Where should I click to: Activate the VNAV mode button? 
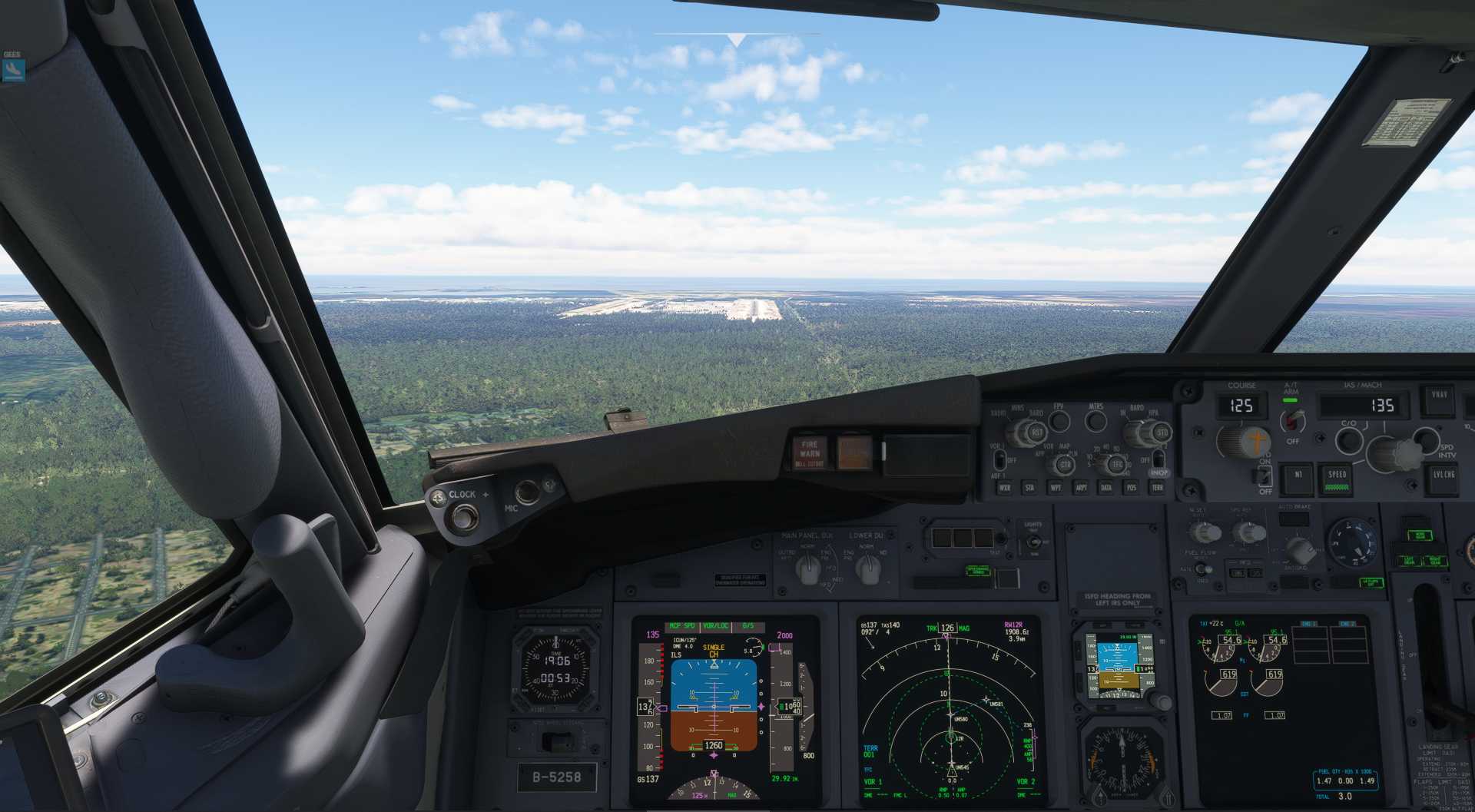pos(1439,397)
